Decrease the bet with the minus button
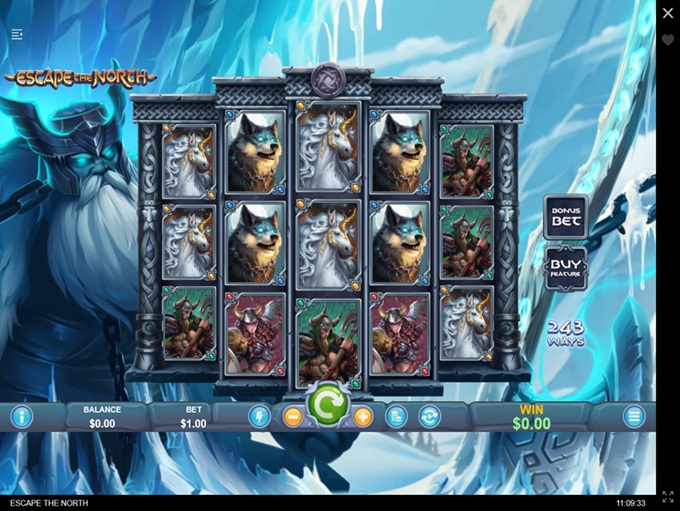Image resolution: width=680 pixels, height=511 pixels. tap(293, 416)
